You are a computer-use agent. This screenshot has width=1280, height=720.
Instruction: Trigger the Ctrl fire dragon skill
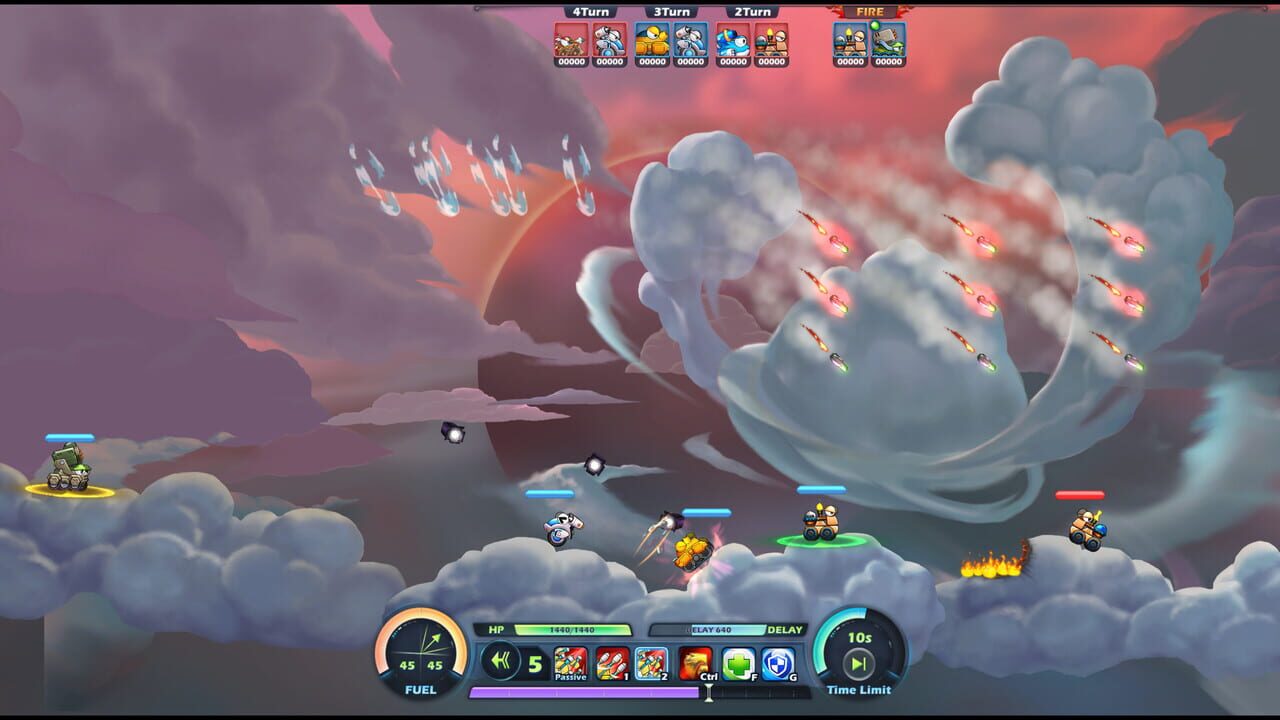691,664
